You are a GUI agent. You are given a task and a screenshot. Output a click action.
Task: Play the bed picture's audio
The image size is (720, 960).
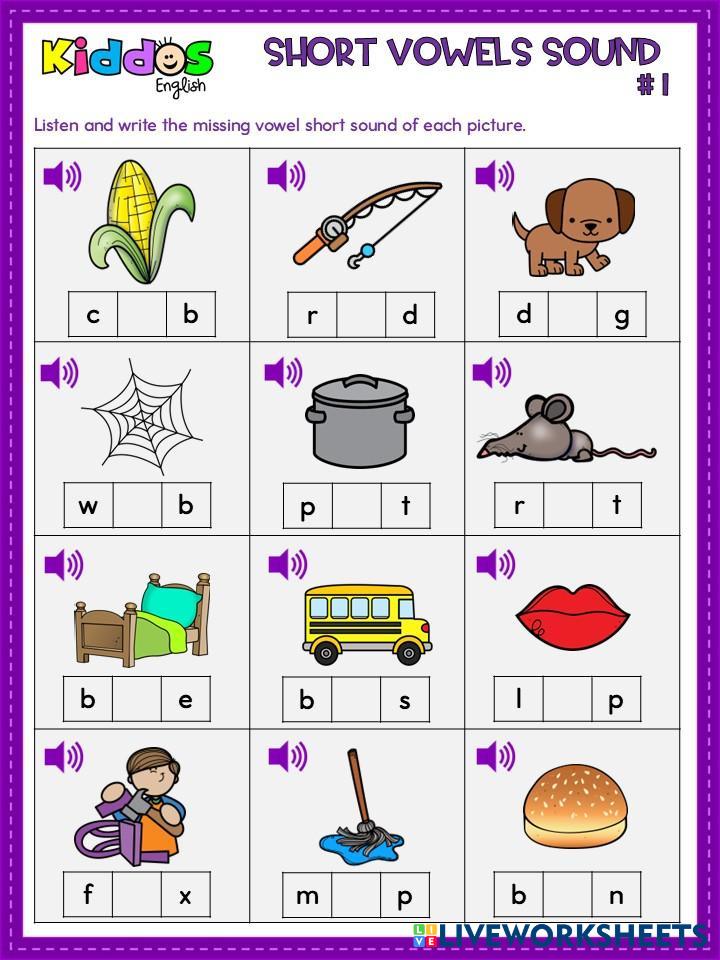(x=64, y=565)
